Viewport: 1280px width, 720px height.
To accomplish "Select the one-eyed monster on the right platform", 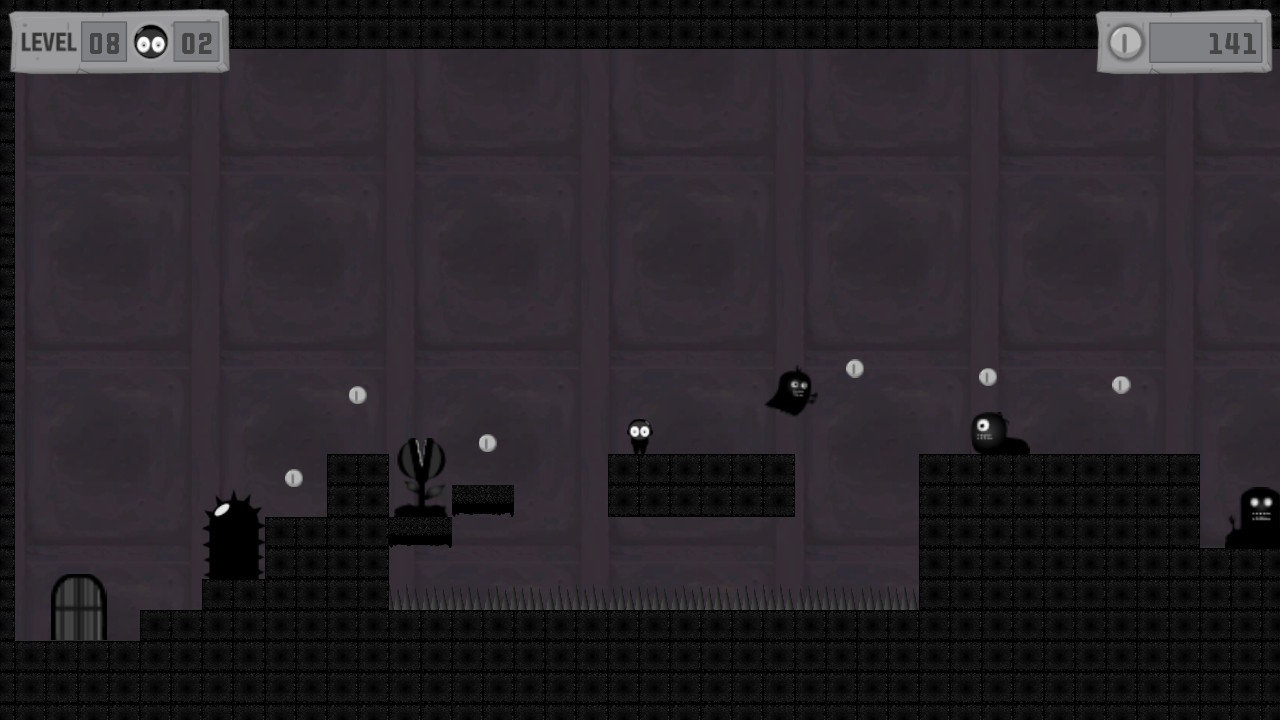I will pyautogui.click(x=991, y=430).
